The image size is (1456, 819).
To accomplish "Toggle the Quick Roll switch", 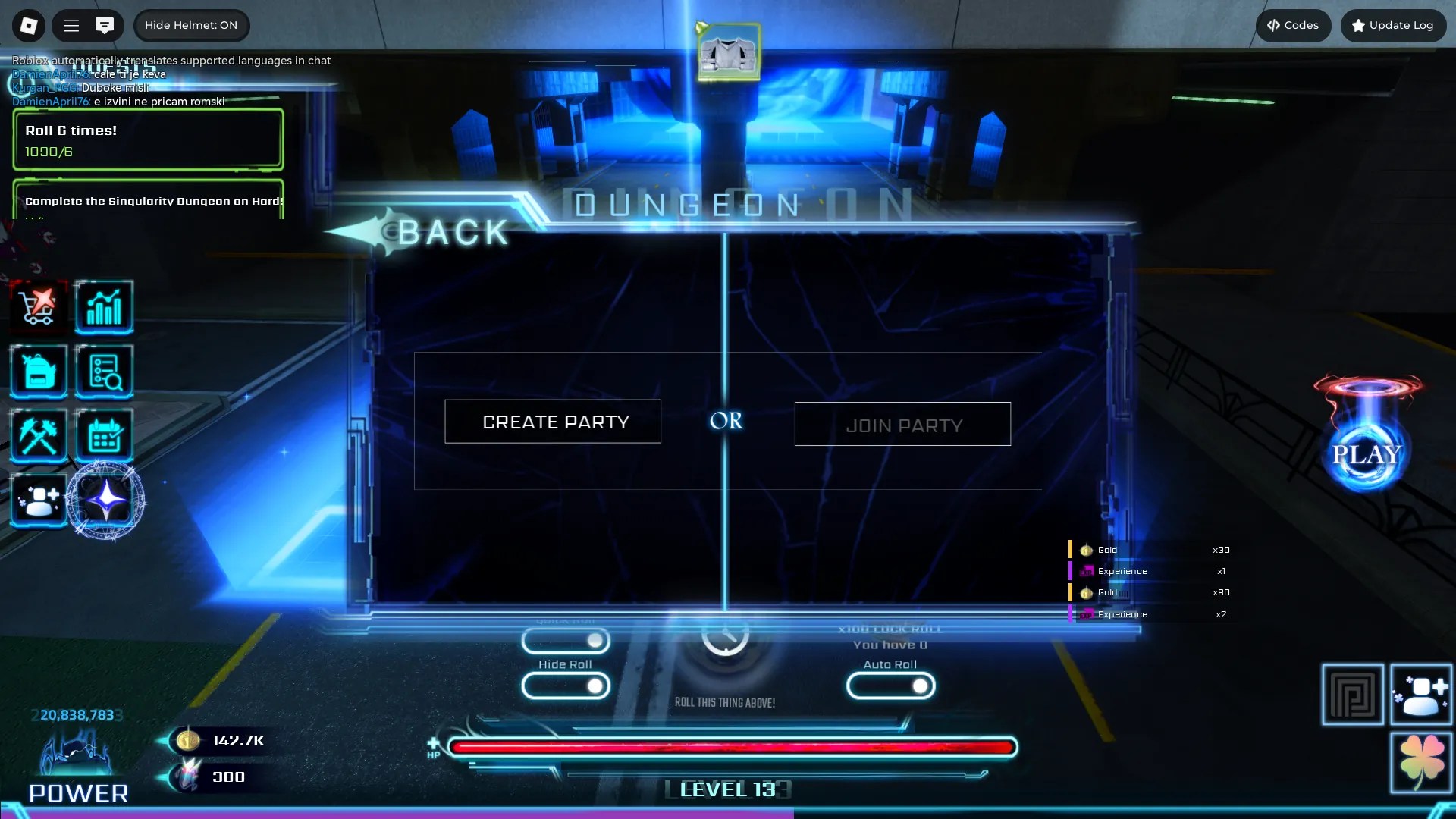I will (565, 641).
